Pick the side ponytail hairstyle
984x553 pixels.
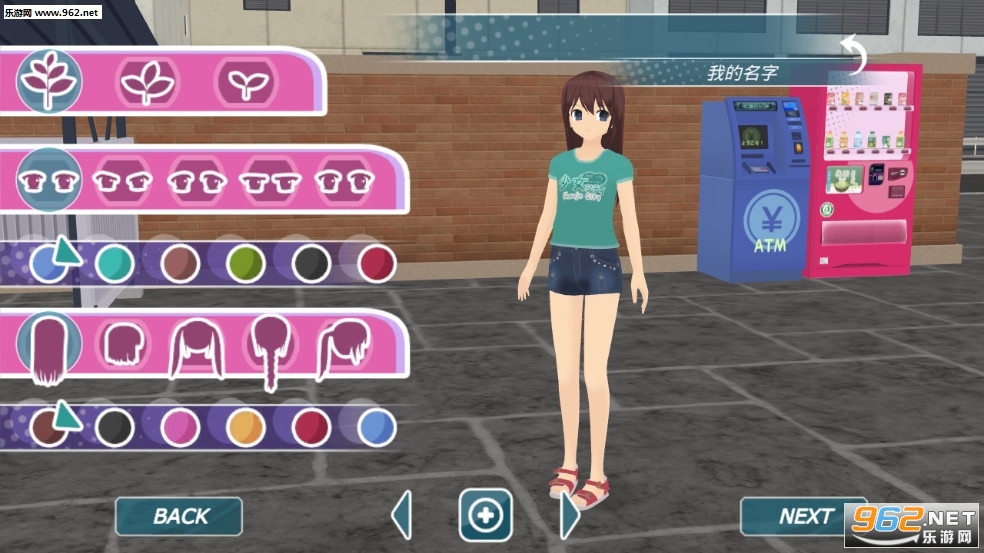point(343,347)
